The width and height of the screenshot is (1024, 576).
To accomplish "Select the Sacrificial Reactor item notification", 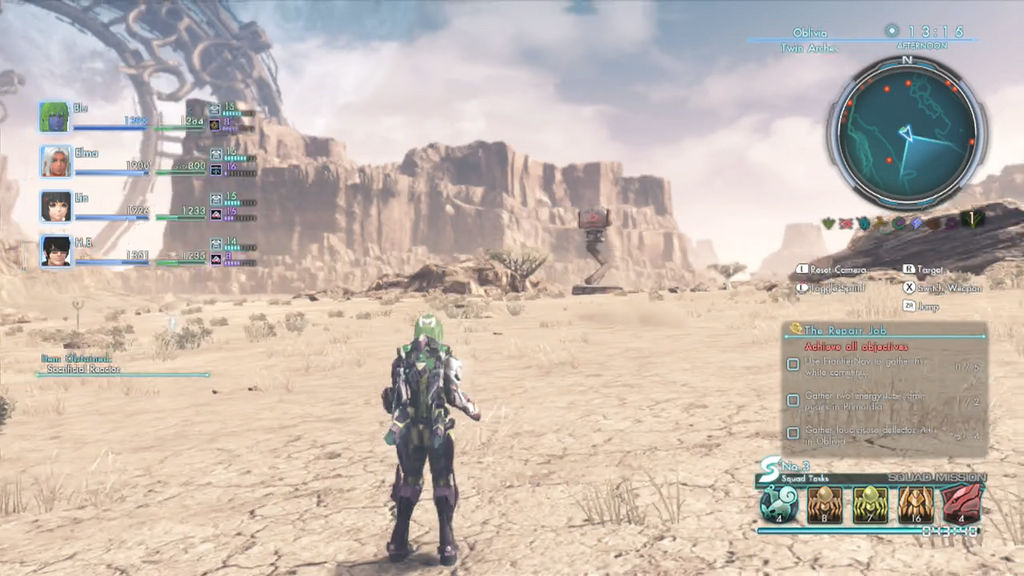I will click(83, 369).
